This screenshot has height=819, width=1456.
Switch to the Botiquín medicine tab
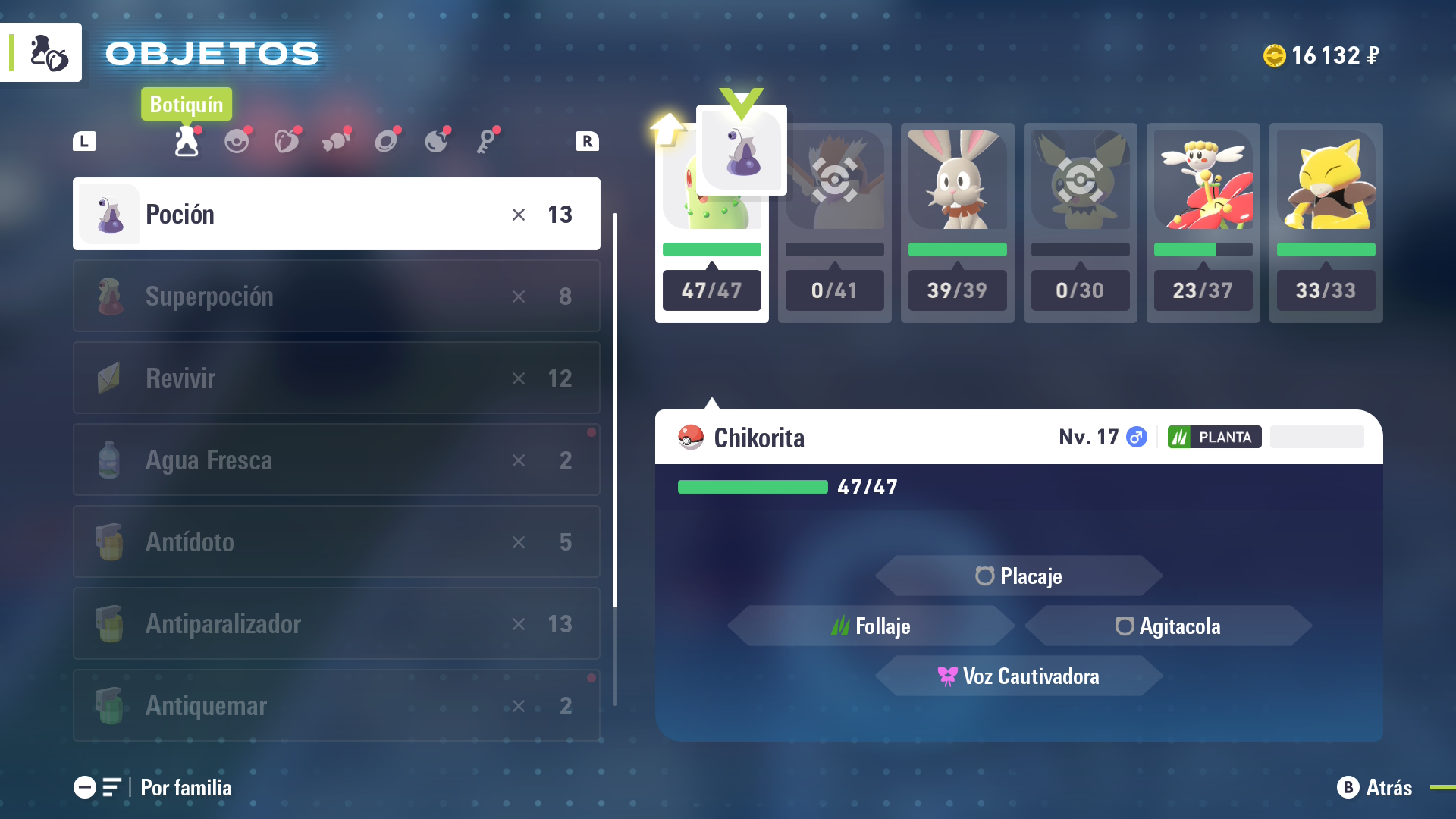187,141
